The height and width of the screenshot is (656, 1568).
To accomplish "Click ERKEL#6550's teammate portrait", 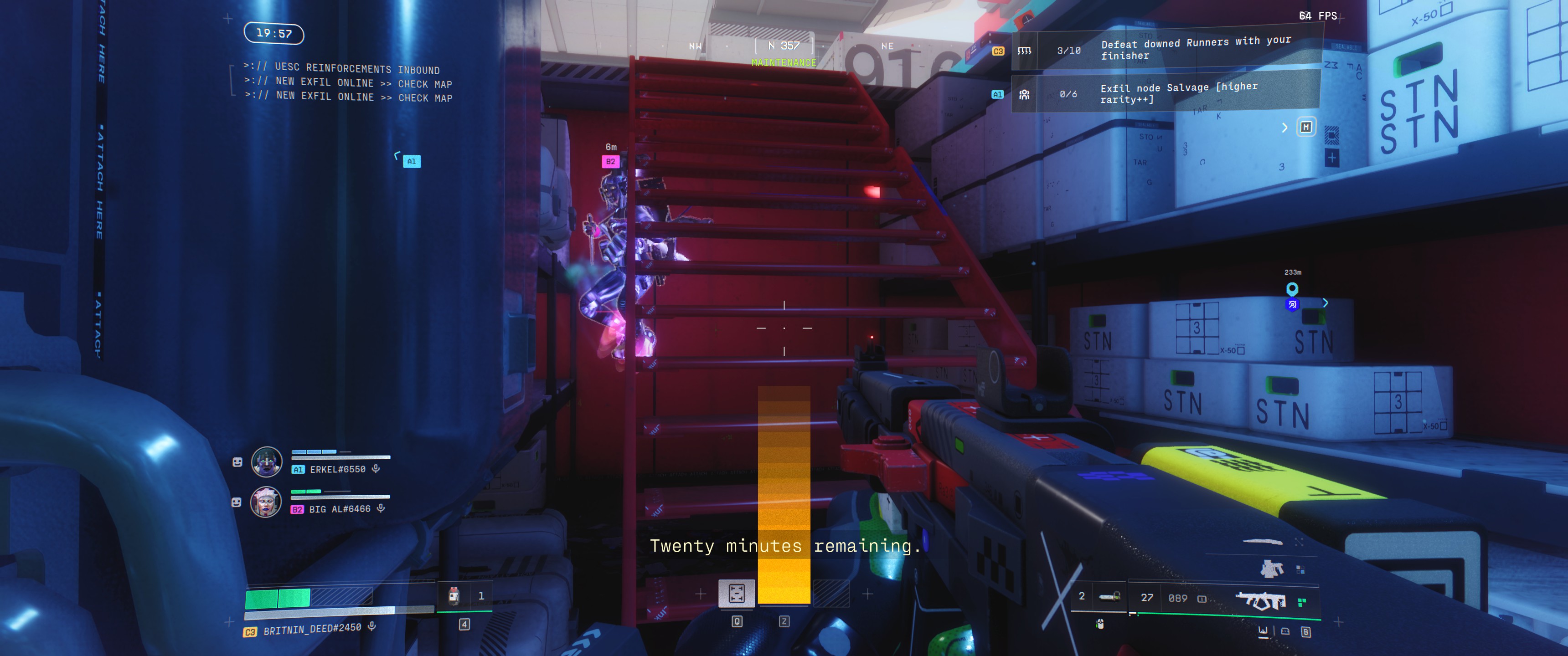I will pos(267,461).
